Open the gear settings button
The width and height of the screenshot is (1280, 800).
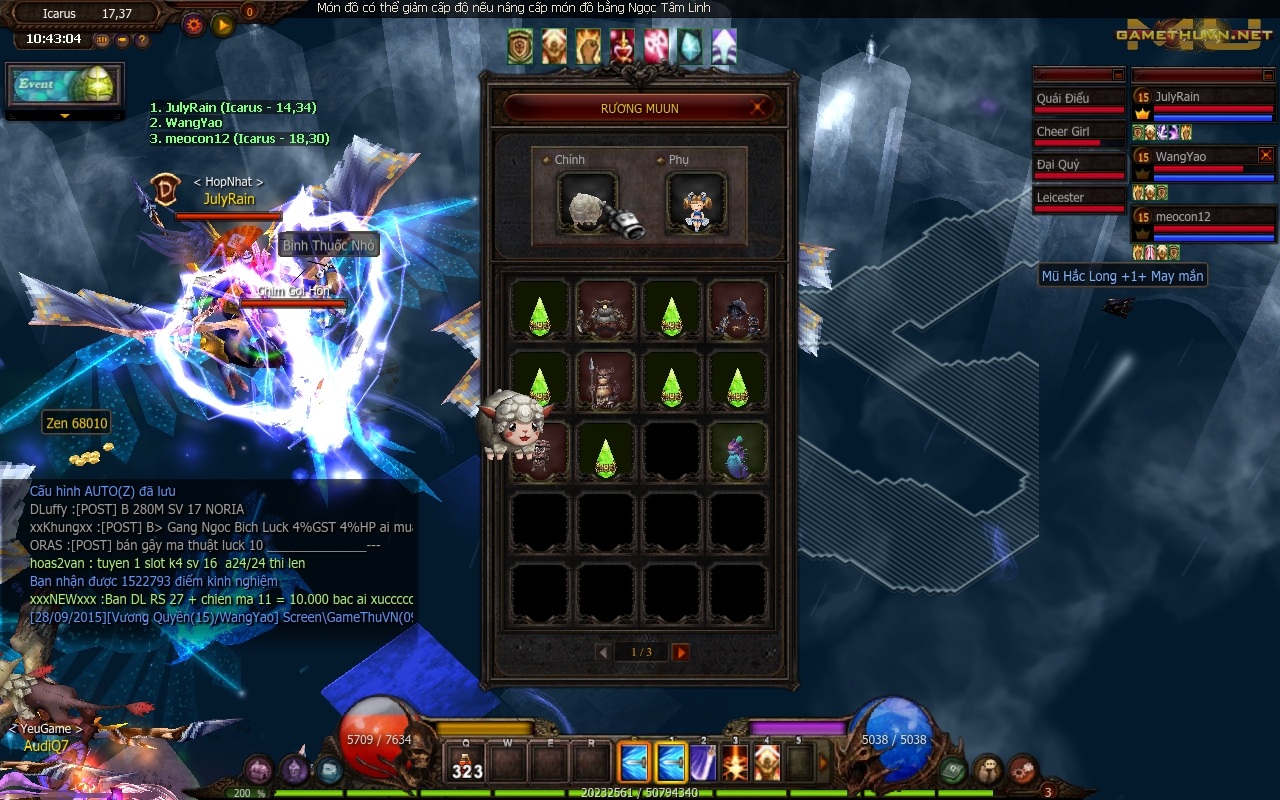[x=193, y=24]
